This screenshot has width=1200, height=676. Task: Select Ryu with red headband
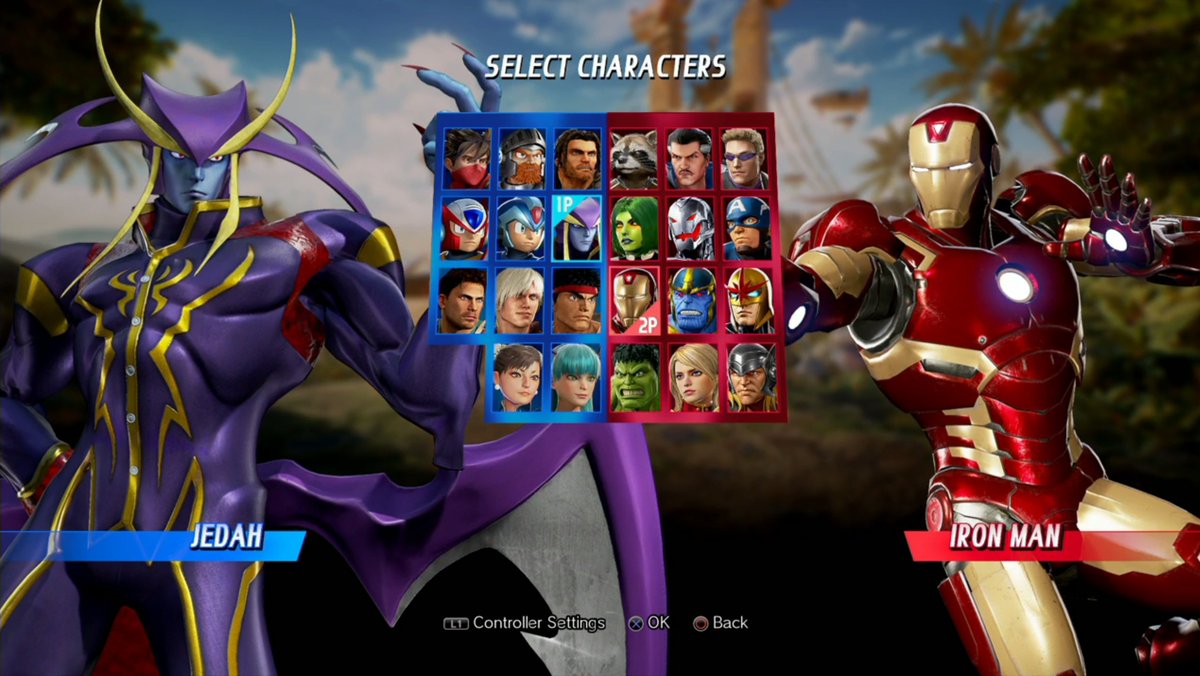577,300
